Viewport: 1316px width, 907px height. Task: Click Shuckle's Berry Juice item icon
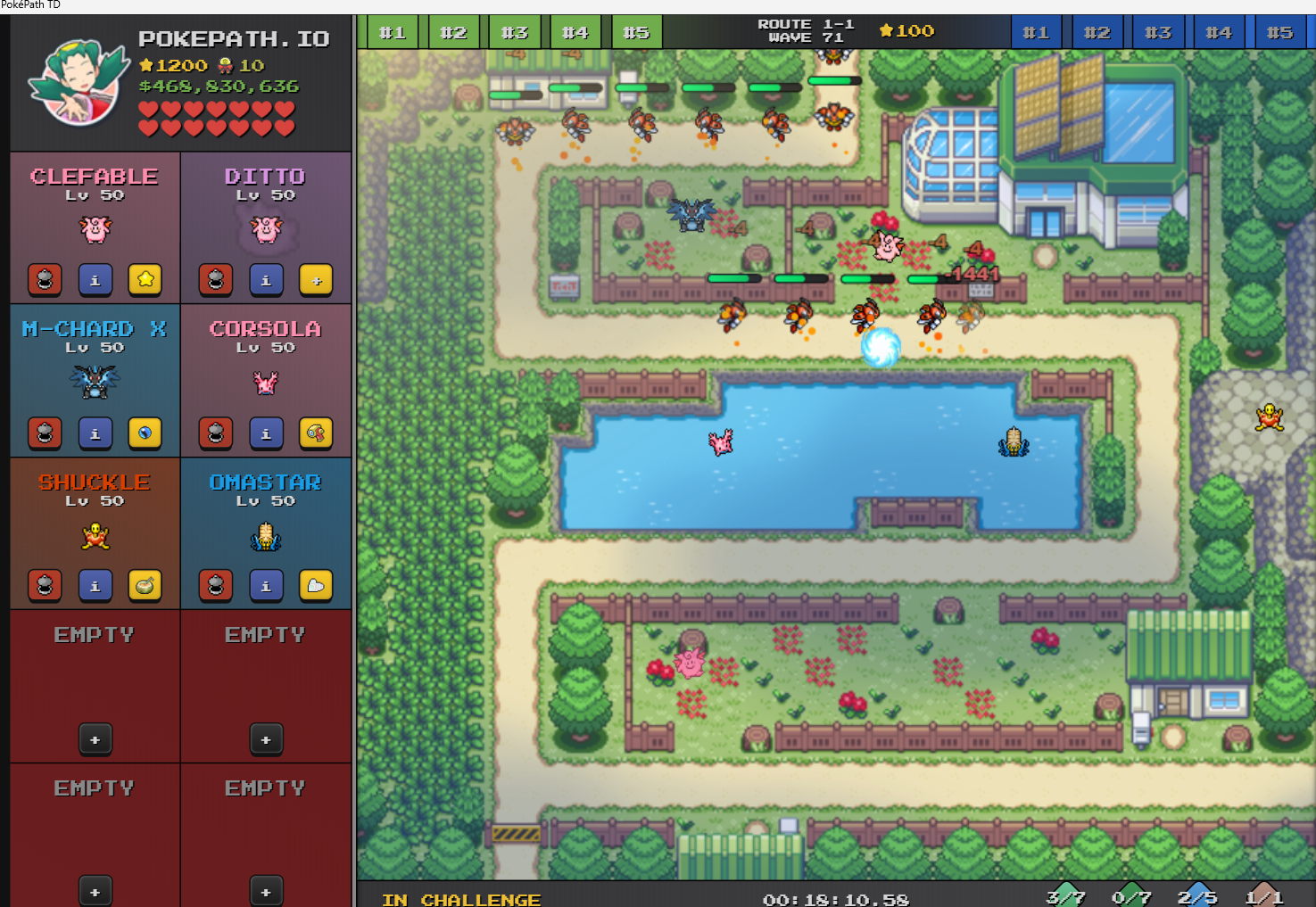[x=145, y=586]
